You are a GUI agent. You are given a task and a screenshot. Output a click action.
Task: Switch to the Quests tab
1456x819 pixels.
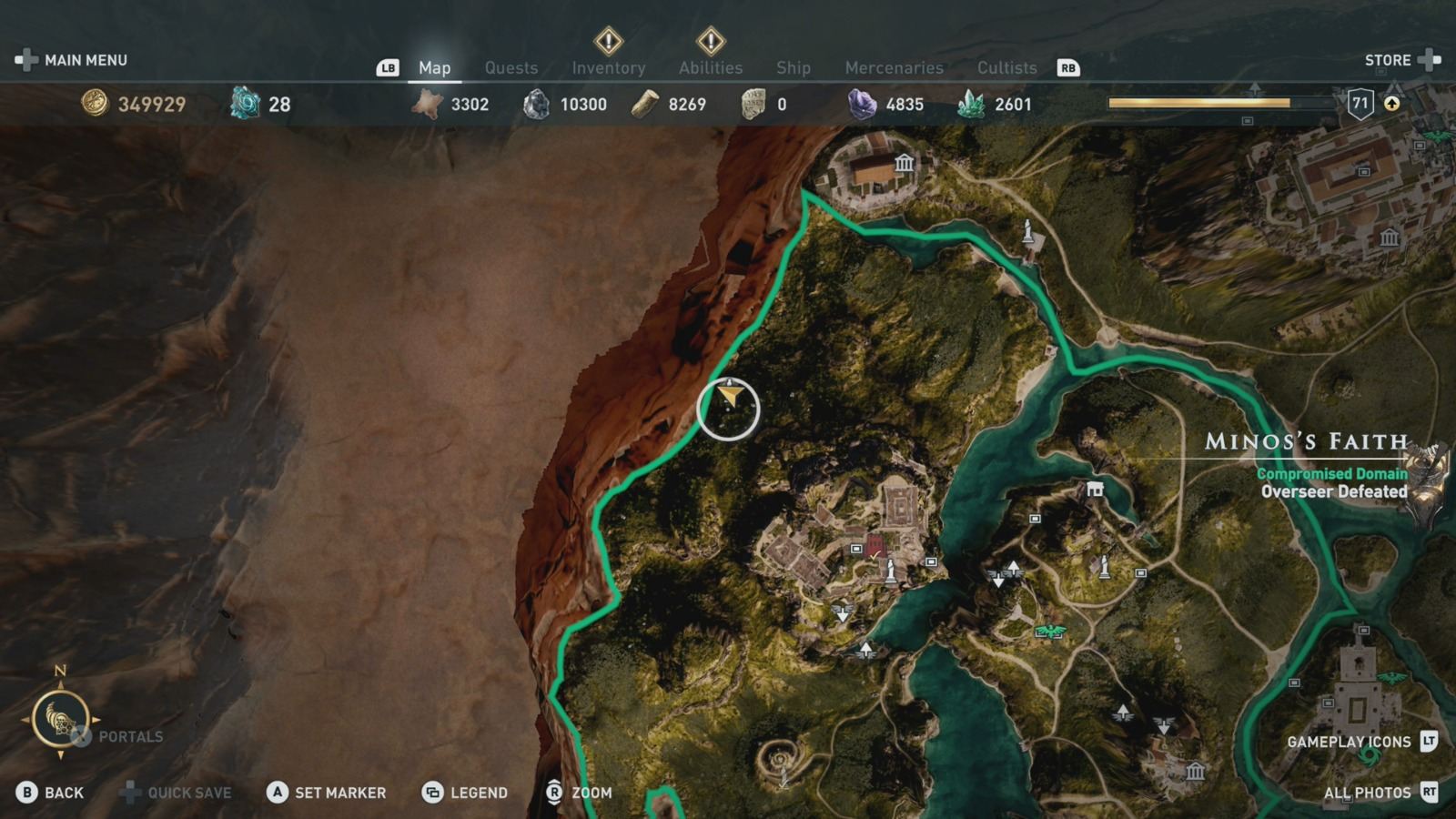[511, 67]
